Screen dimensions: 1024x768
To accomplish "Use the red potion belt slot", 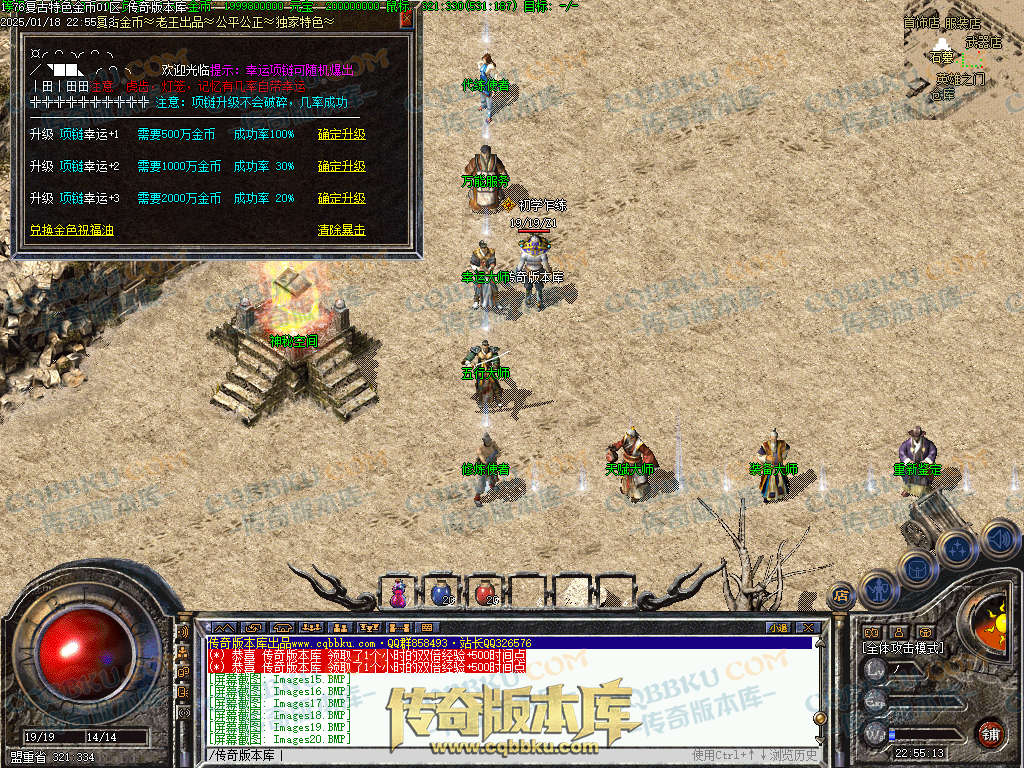I will click(x=484, y=593).
